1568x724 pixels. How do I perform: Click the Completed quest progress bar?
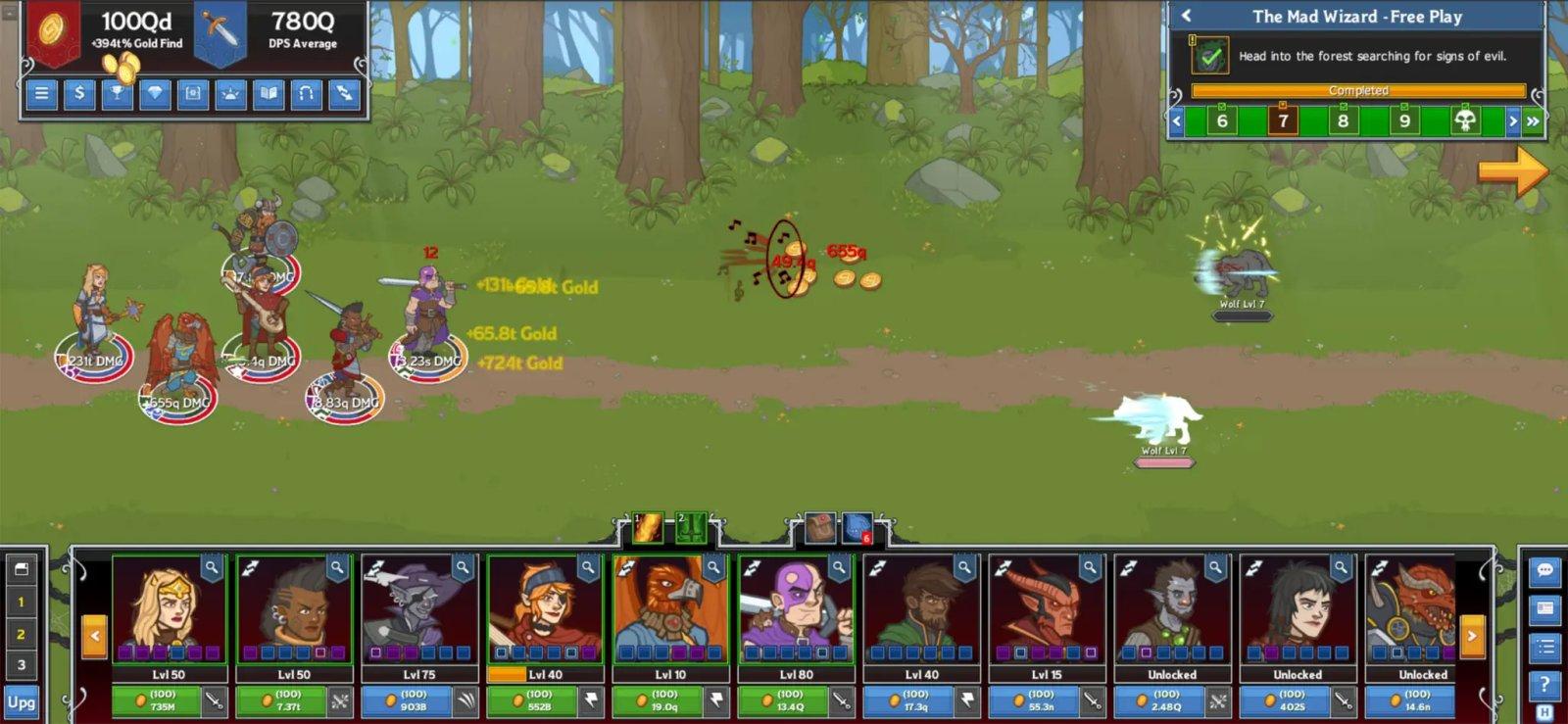1359,89
